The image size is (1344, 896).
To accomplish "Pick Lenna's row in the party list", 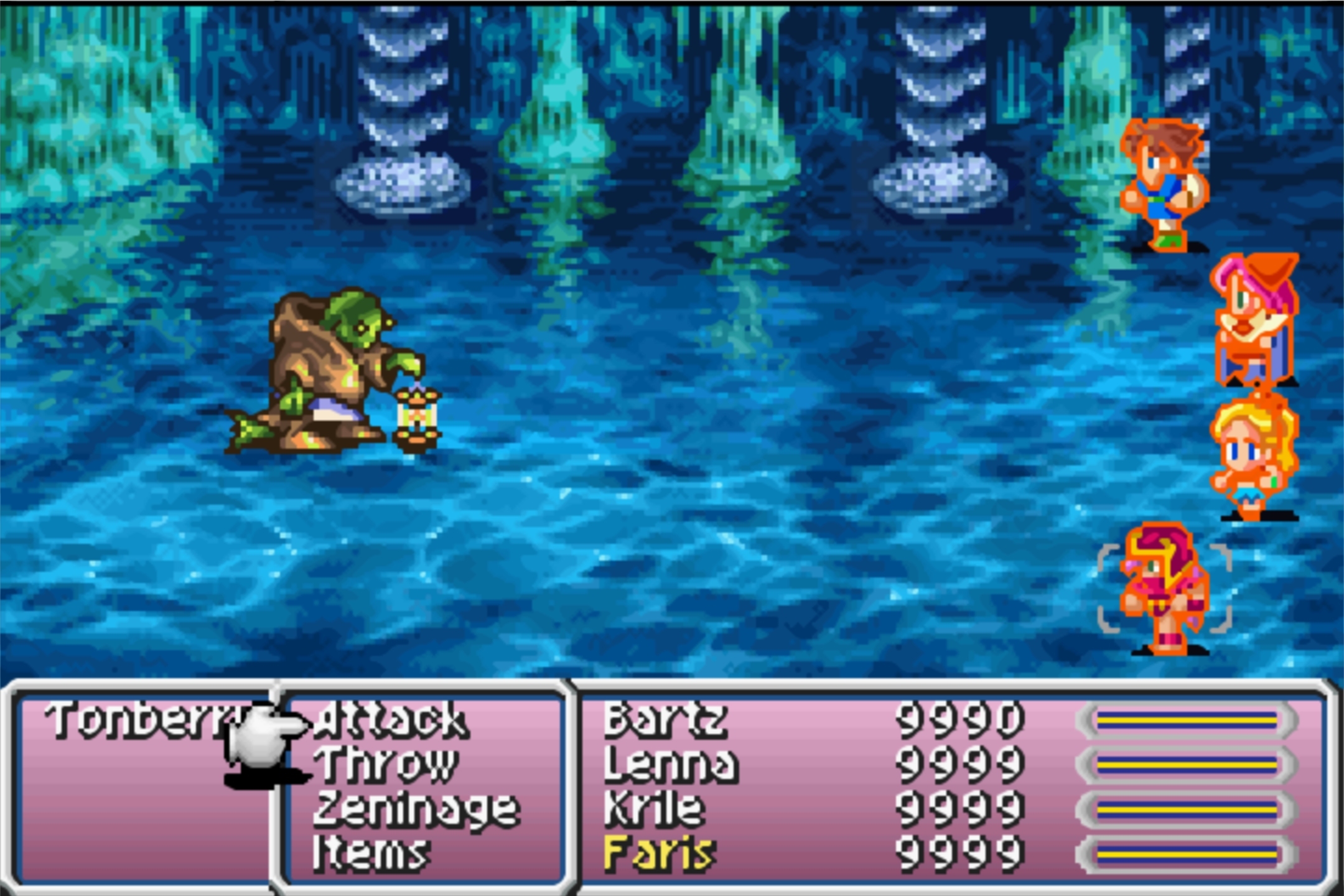I will 671,765.
